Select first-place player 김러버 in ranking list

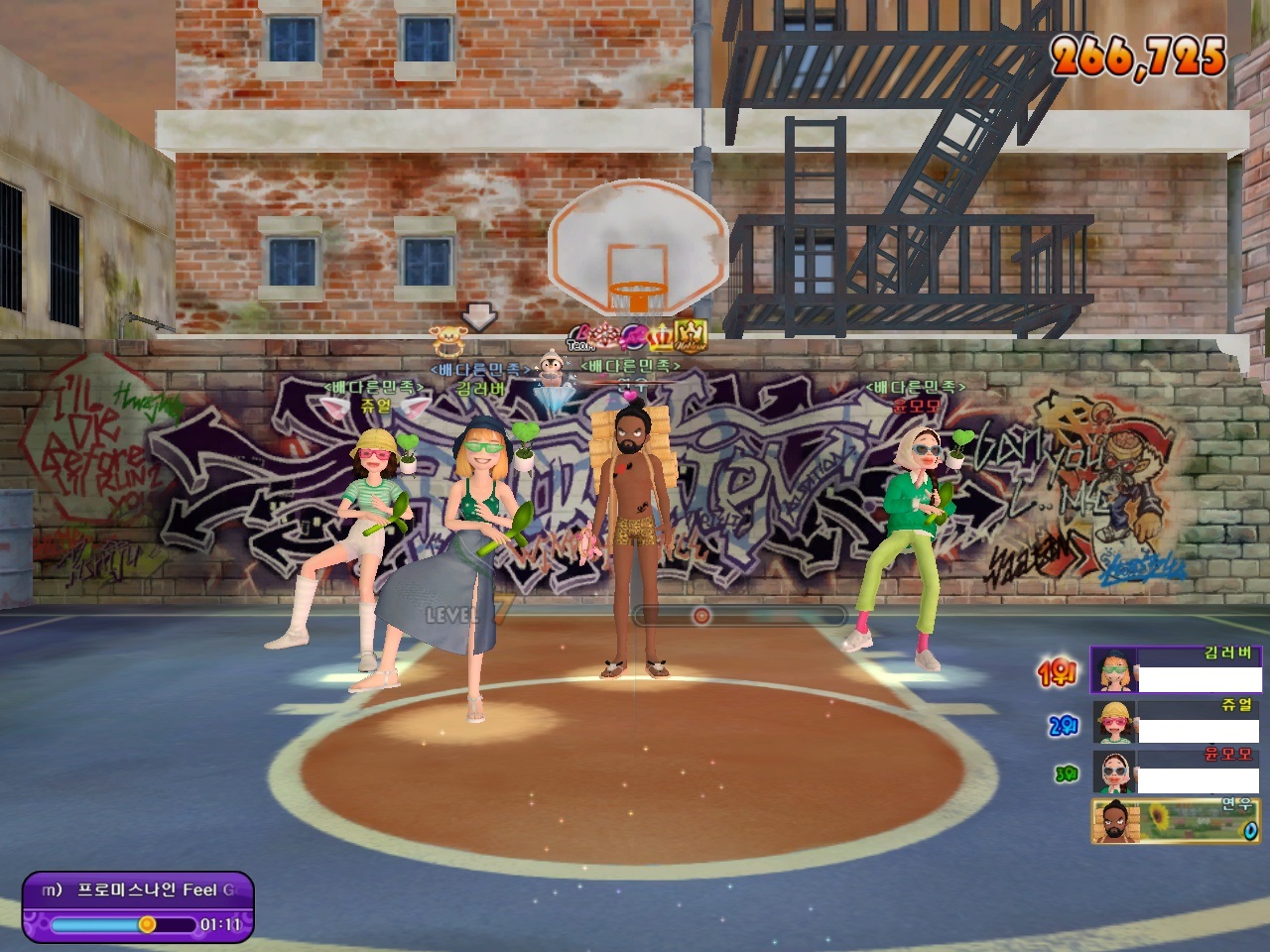[x=1178, y=669]
